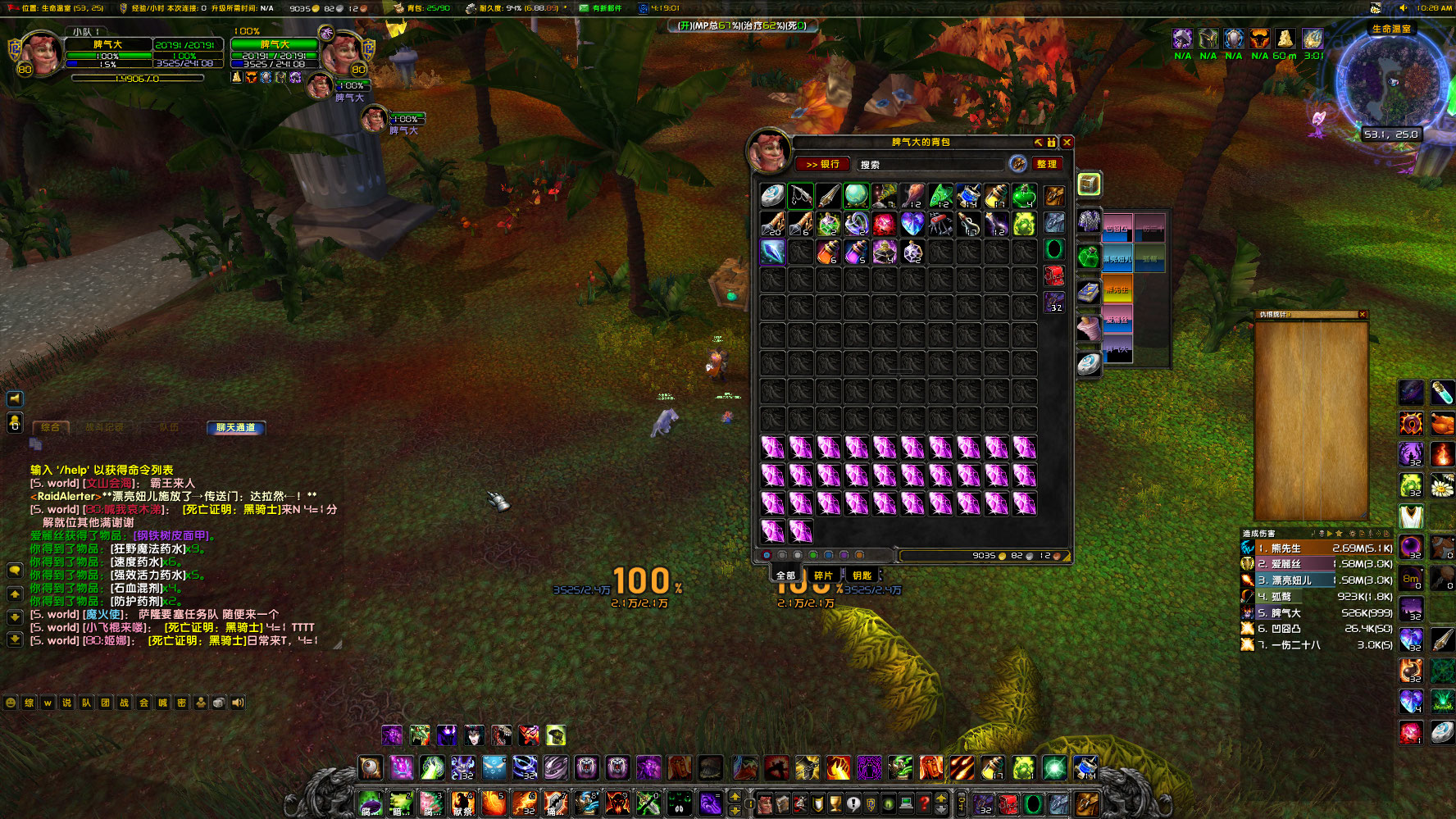The width and height of the screenshot is (1456, 819).
Task: Click the raid buff icon showing 3:01 near the minimap
Action: pos(1313,39)
